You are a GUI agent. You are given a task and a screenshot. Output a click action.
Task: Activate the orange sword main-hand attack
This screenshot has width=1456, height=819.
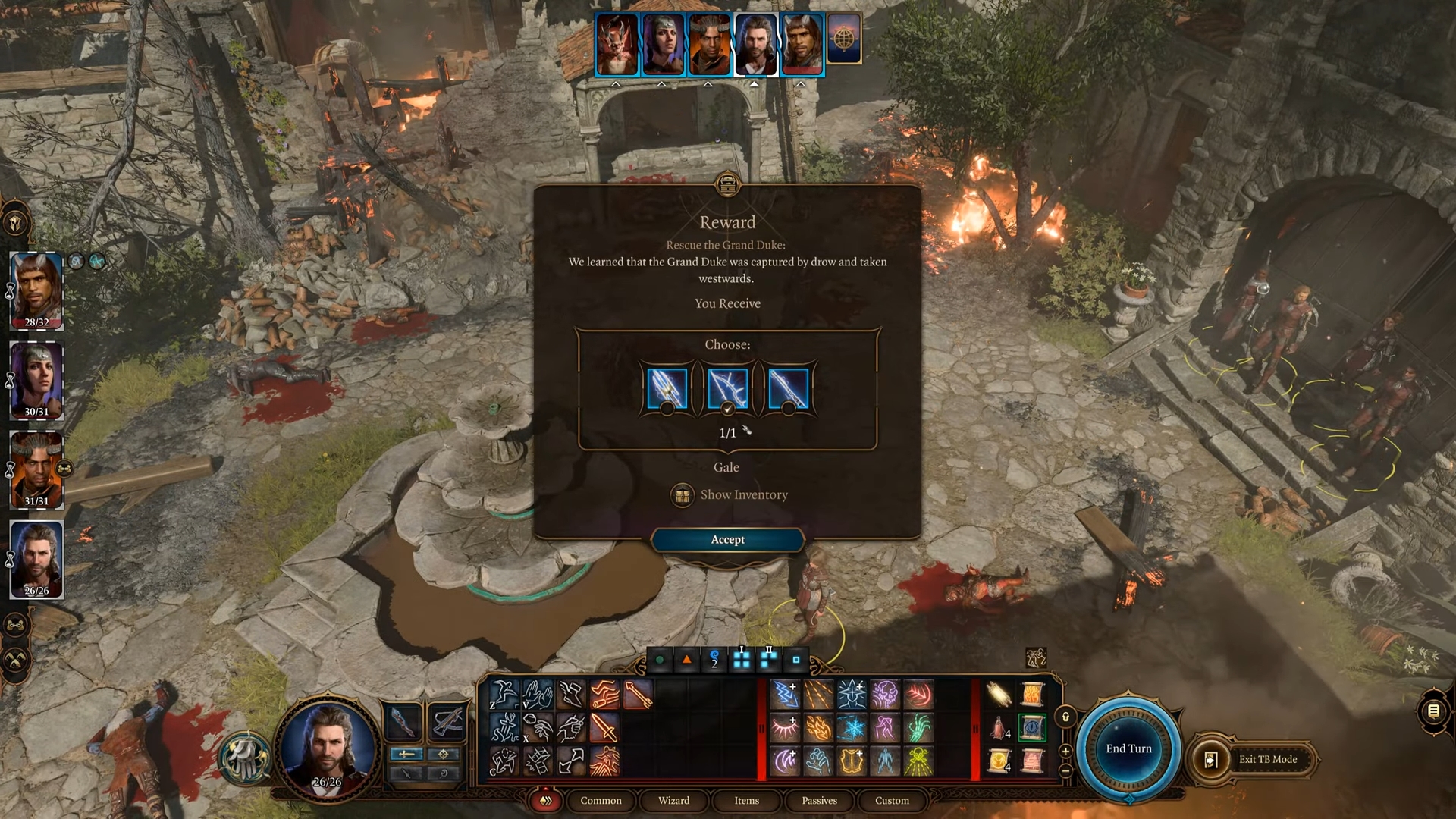604,728
